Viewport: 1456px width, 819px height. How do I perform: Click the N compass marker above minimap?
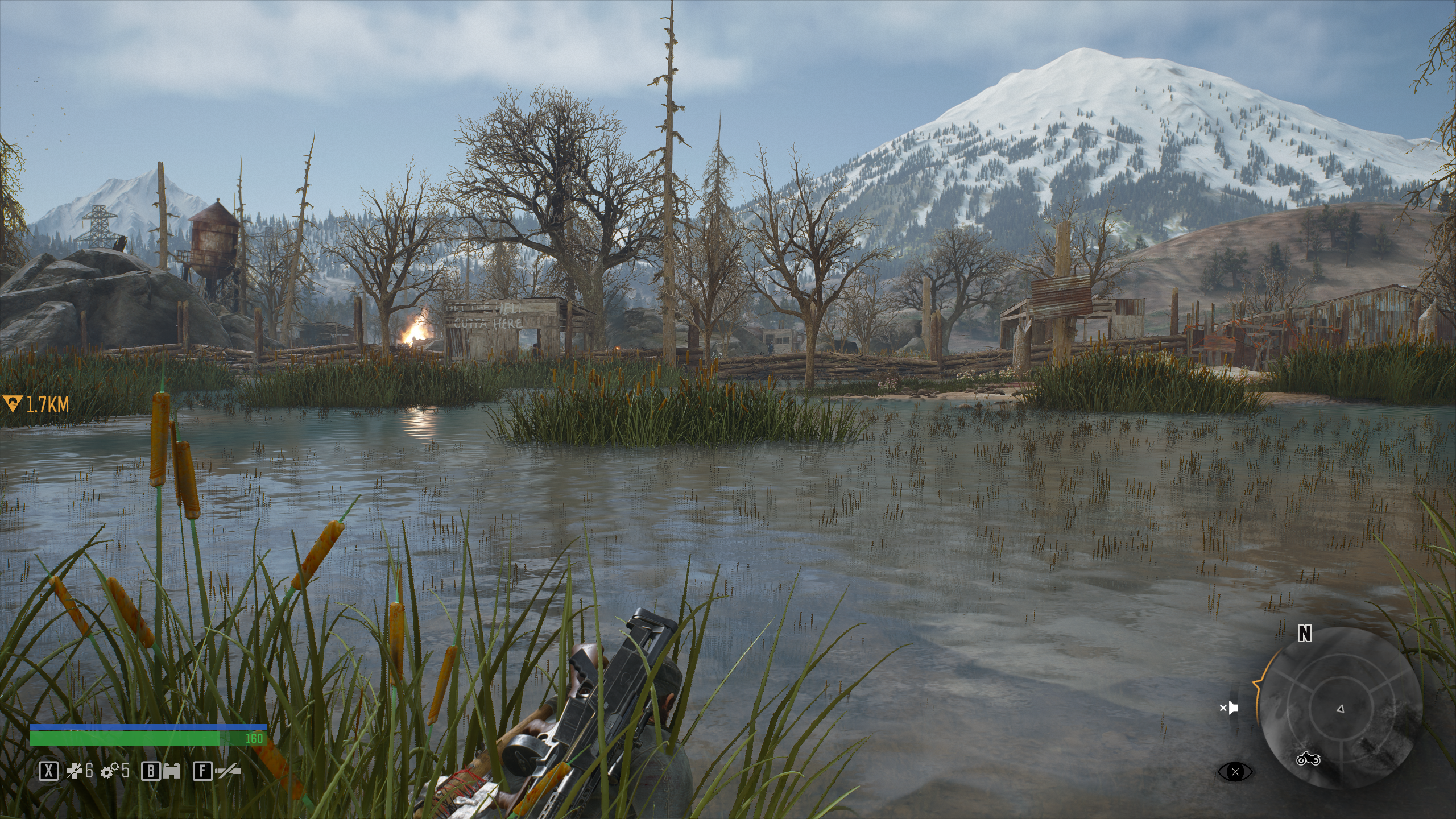click(x=1305, y=633)
